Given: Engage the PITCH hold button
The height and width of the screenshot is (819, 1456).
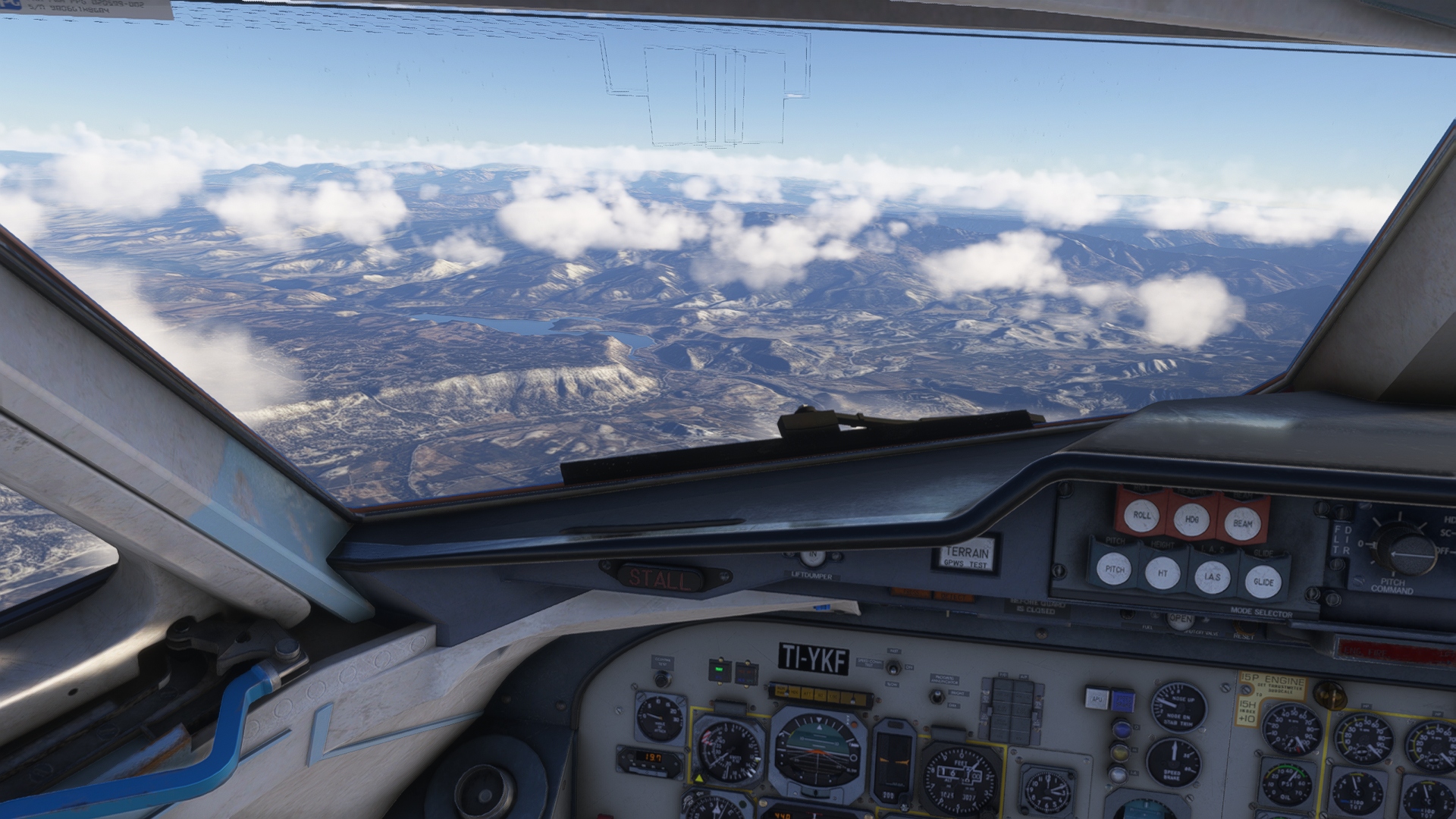Looking at the screenshot, I should pyautogui.click(x=1115, y=569).
